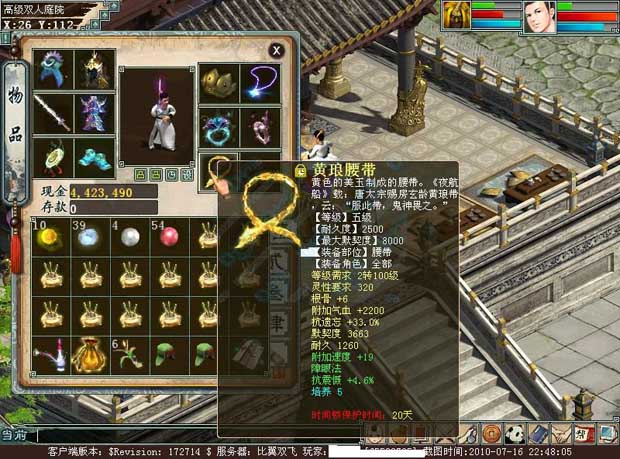Choose the purple necklace equipment slot
Image resolution: width=620 pixels, height=459 pixels.
[x=261, y=82]
